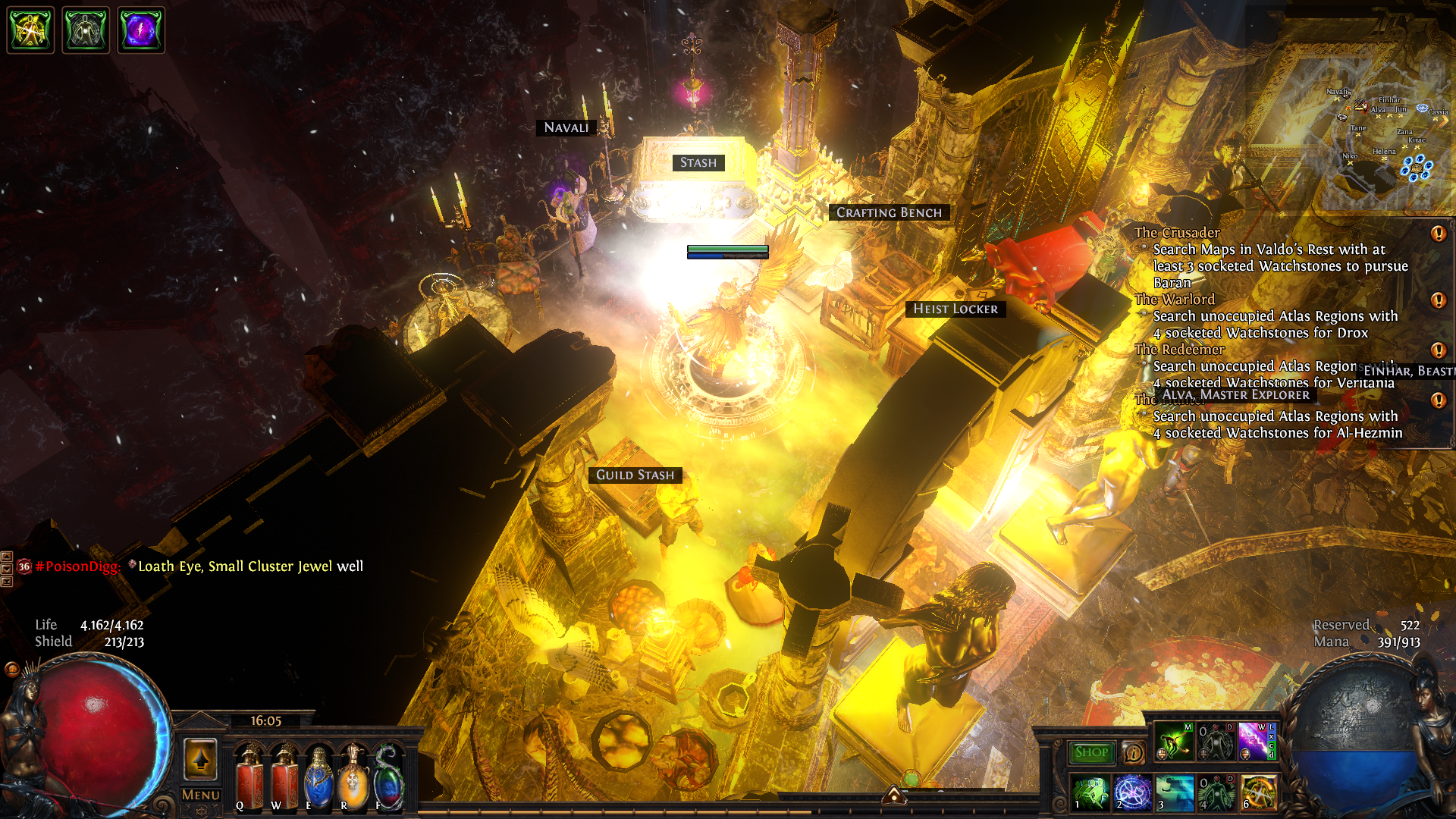
Task: Activate the teal dash skill on 3
Action: click(x=1175, y=792)
